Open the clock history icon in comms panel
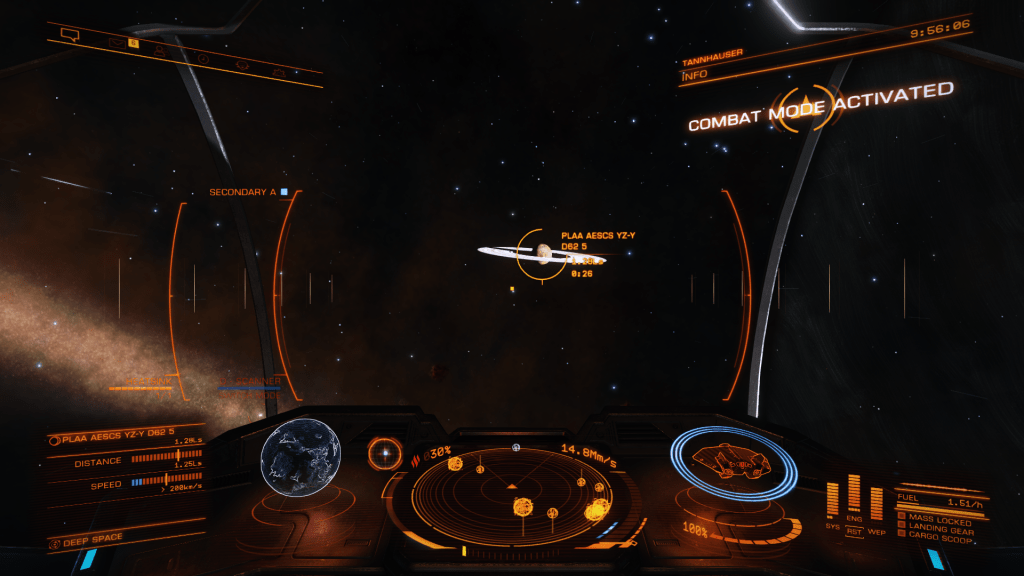 203,58
